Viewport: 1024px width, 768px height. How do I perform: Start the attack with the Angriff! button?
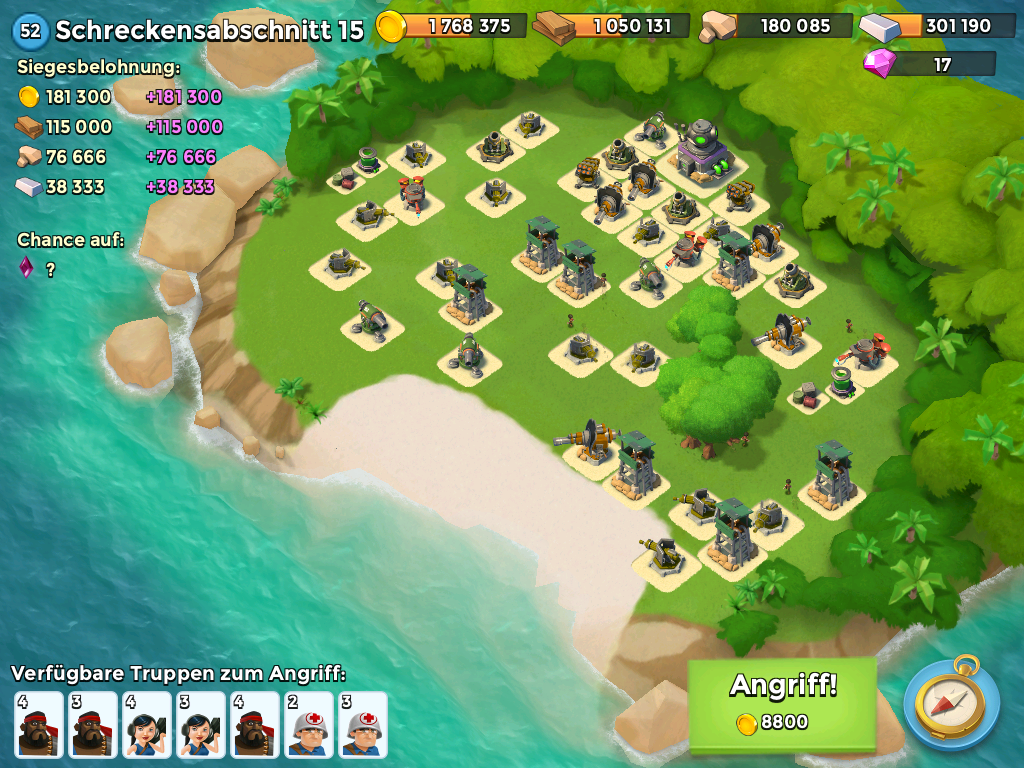(782, 703)
